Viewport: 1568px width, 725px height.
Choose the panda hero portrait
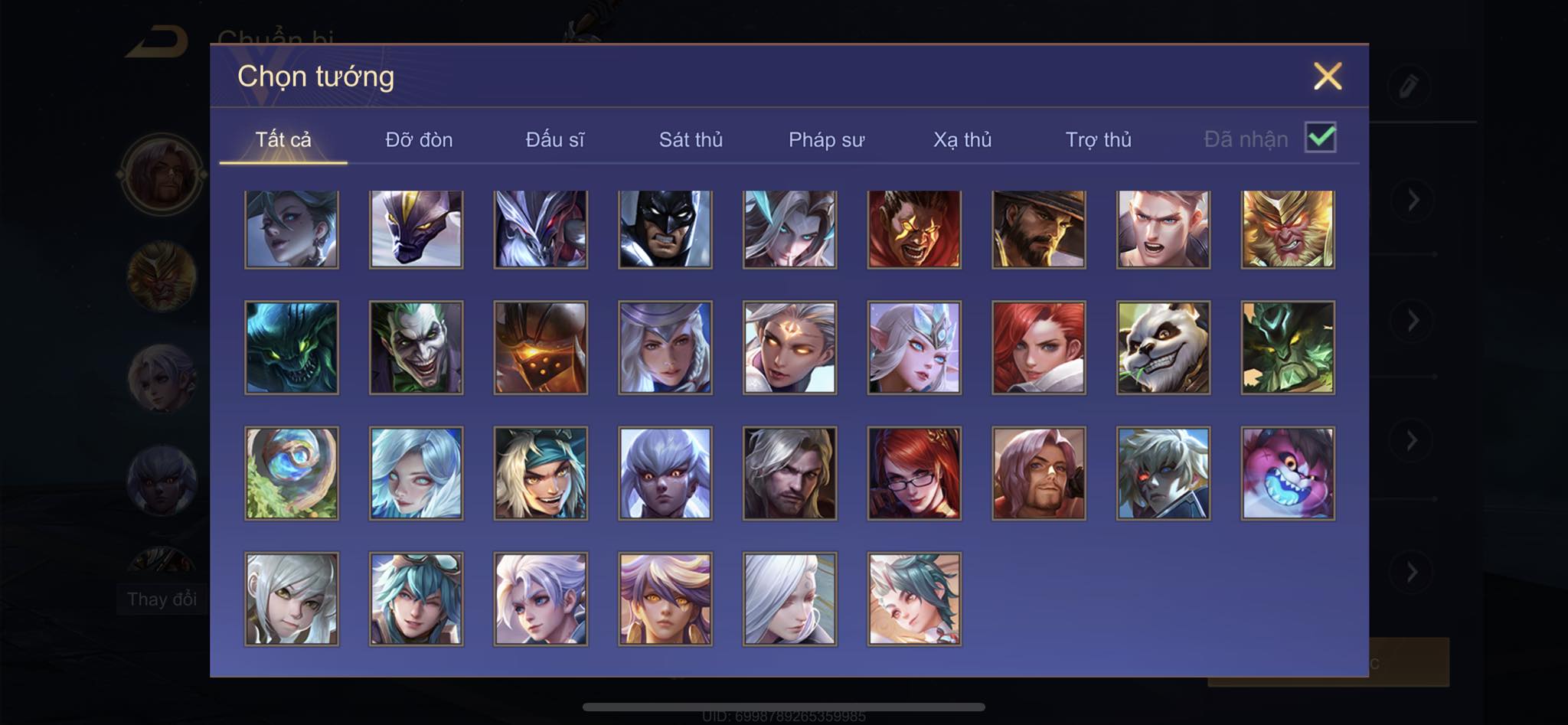pyautogui.click(x=1163, y=348)
